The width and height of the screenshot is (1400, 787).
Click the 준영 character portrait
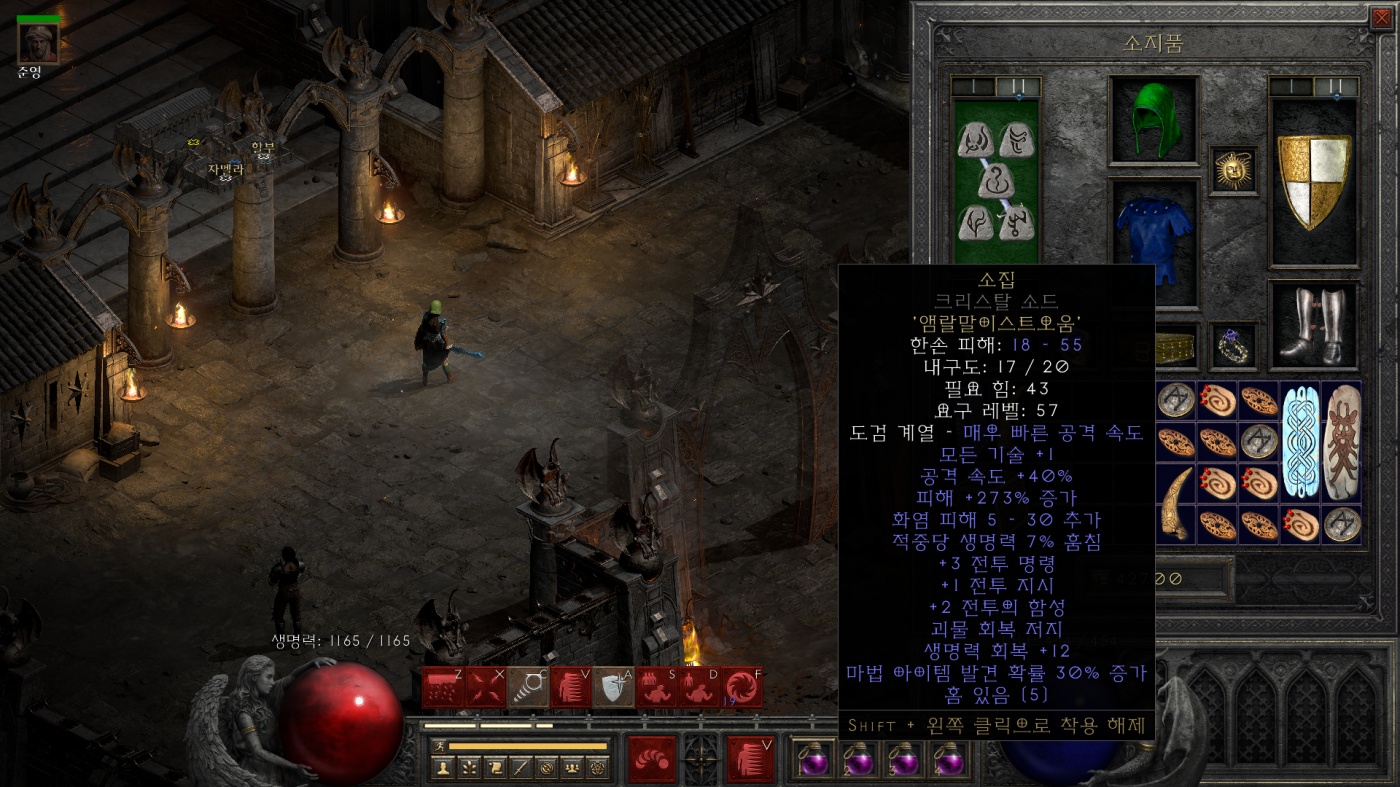38,41
